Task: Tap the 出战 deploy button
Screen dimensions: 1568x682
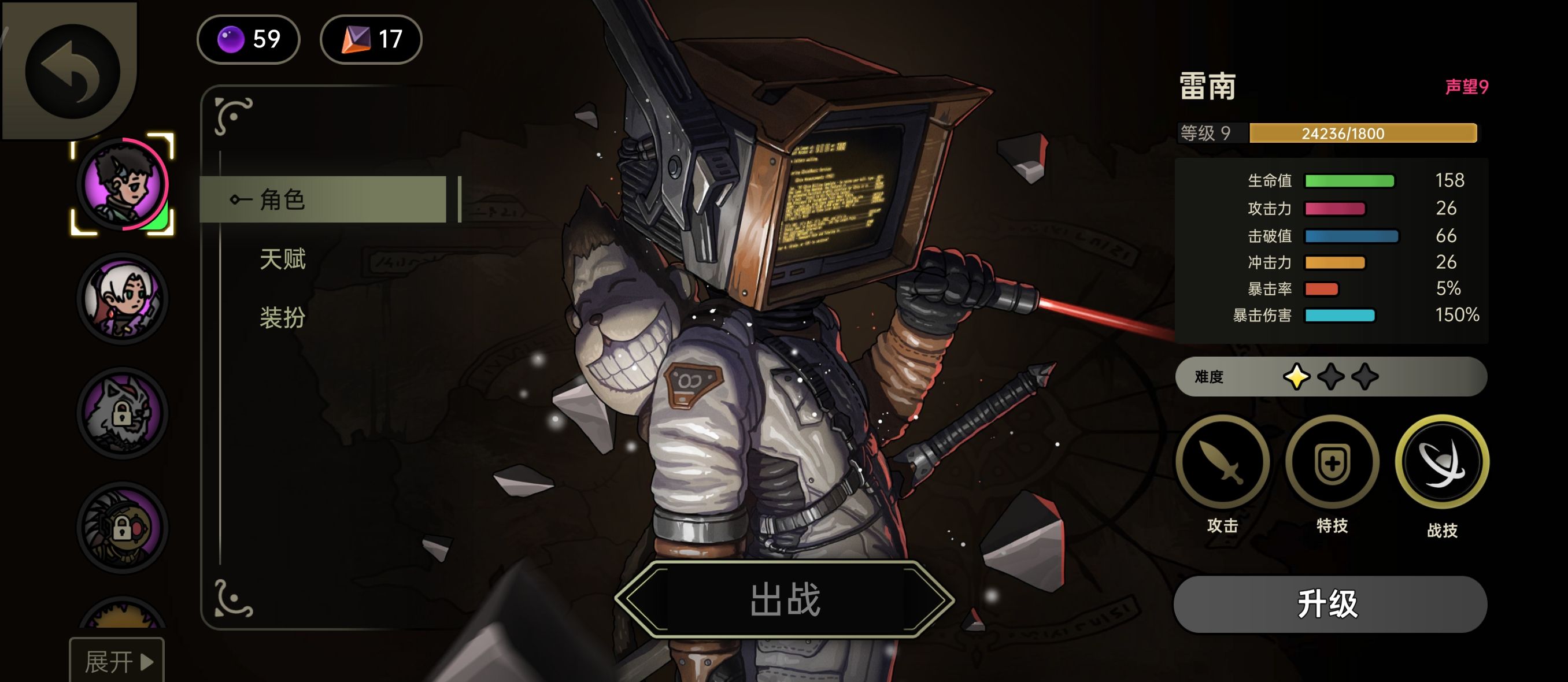Action: tap(784, 600)
